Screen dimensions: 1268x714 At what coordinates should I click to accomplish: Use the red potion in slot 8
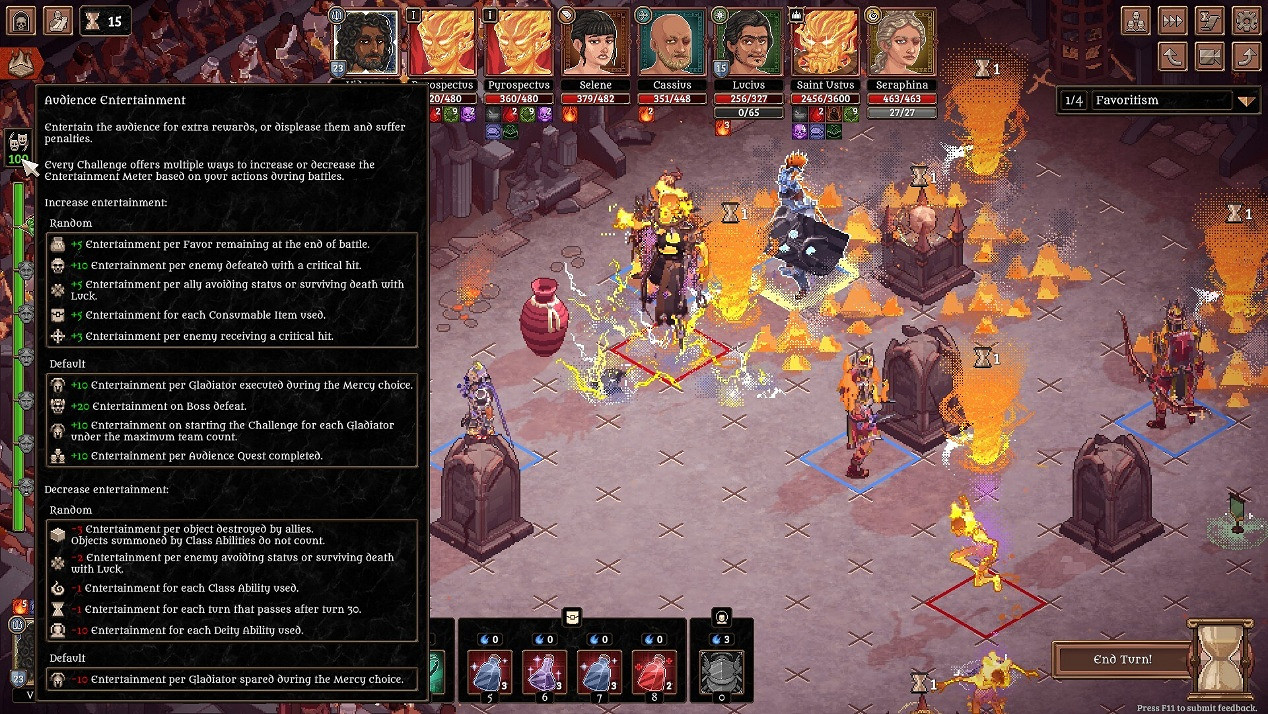tap(655, 672)
